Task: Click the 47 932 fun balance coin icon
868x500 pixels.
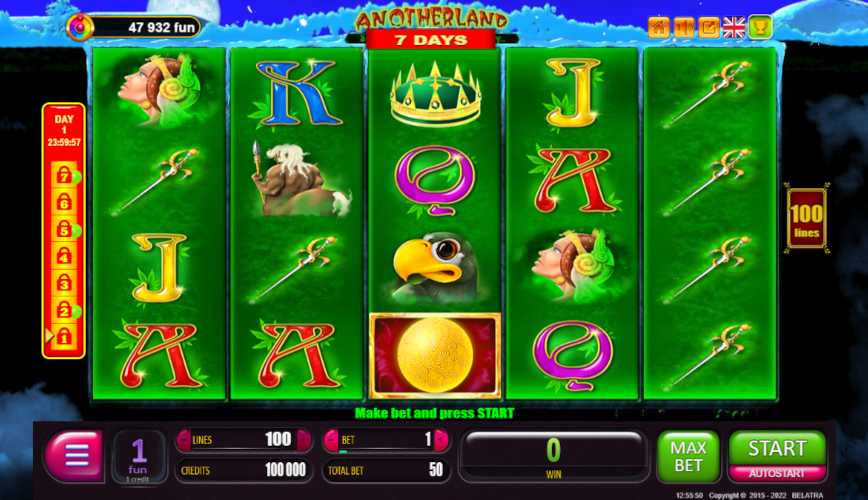Action: 78,27
